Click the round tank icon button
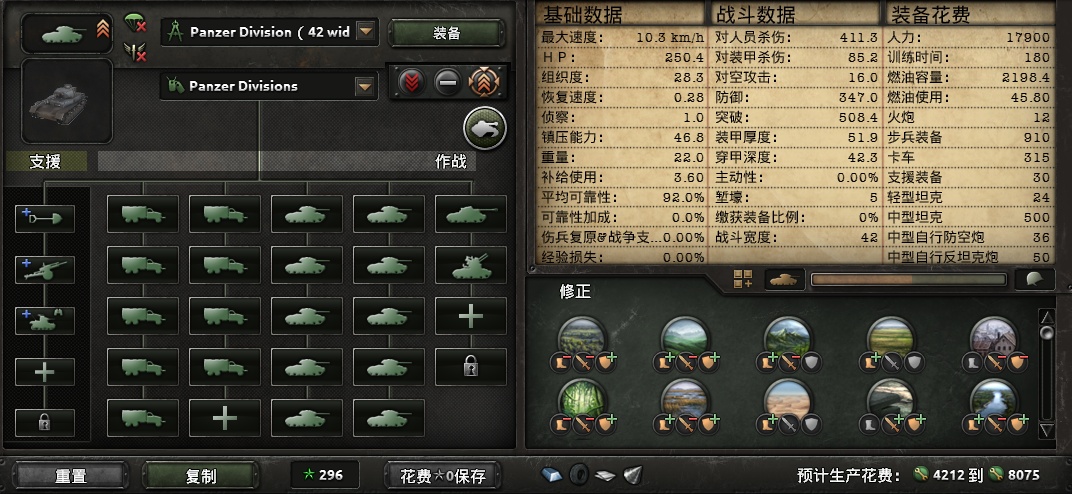 485,128
